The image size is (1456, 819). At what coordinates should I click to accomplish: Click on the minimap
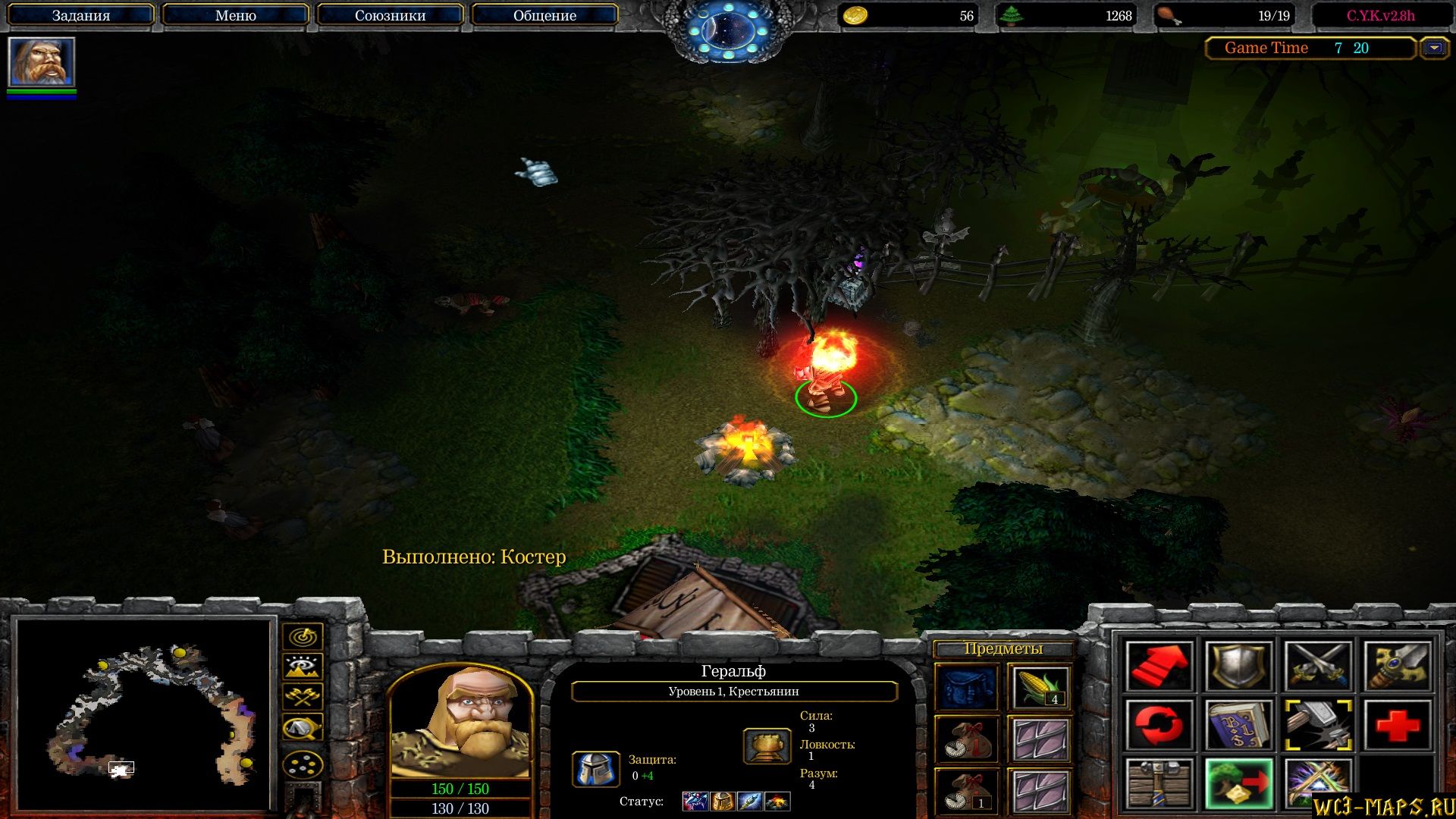pyautogui.click(x=144, y=713)
